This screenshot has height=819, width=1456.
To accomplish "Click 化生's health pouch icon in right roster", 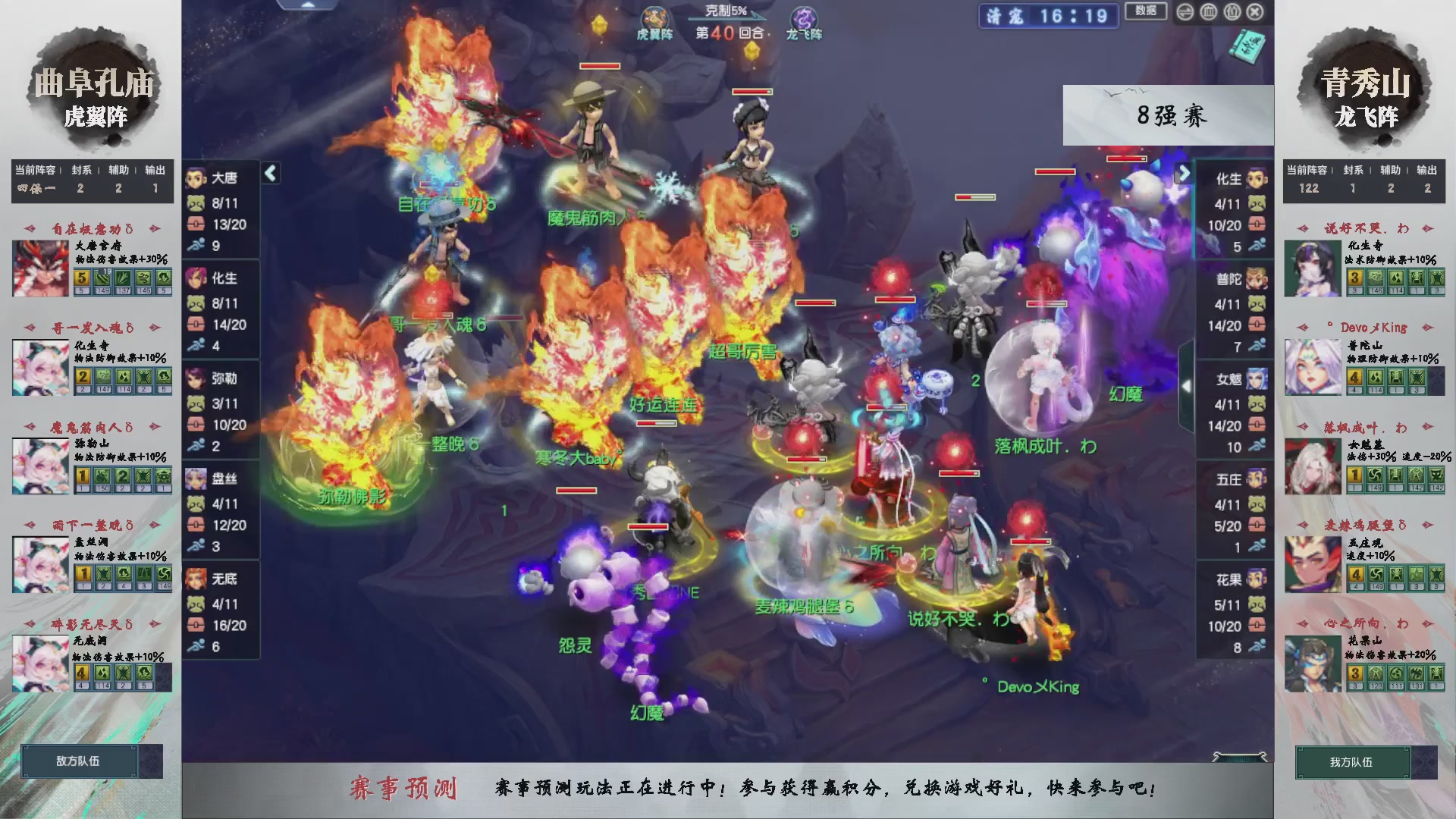I will [1257, 225].
